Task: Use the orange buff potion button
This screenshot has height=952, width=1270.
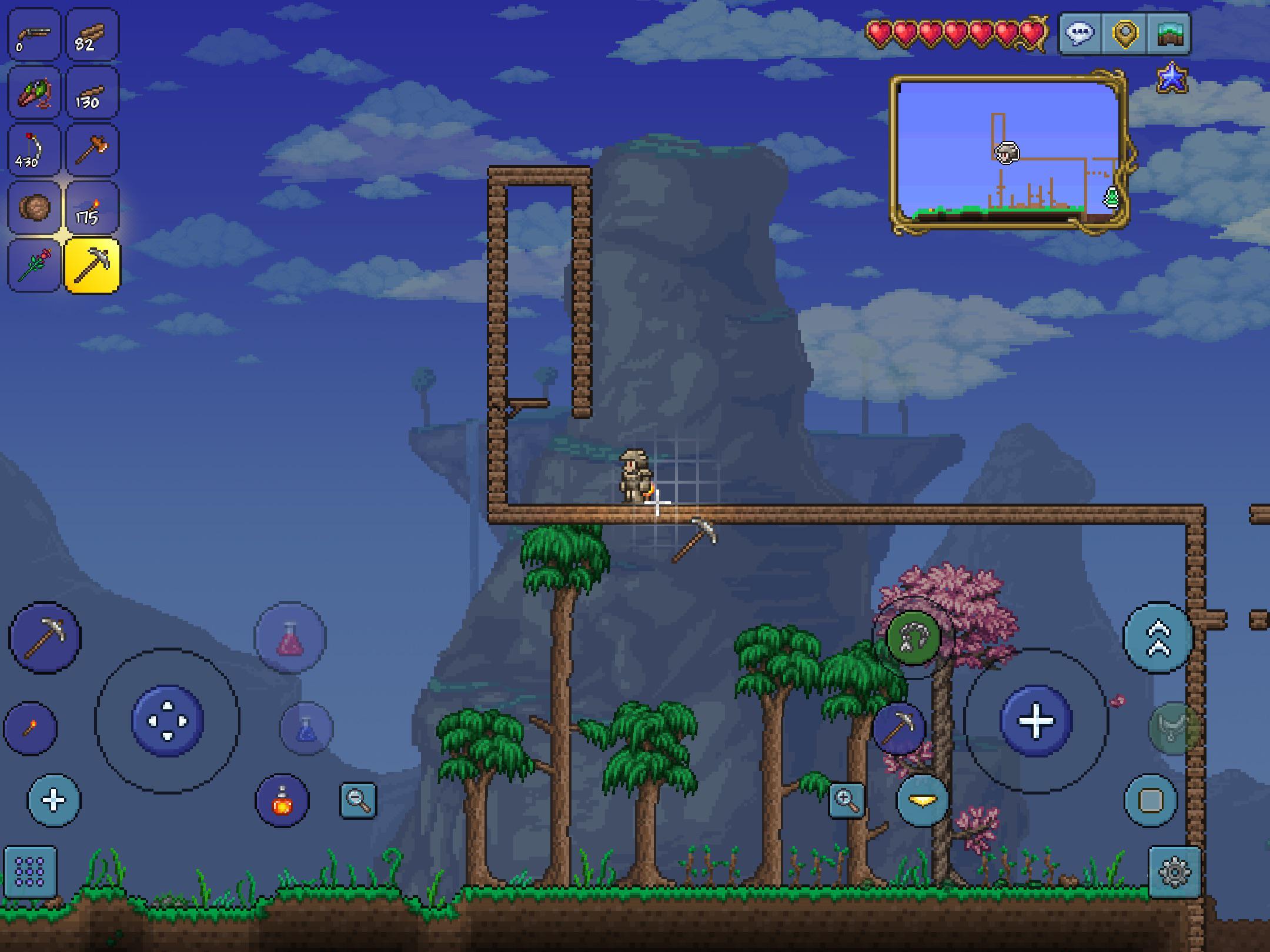Action: pos(282,800)
